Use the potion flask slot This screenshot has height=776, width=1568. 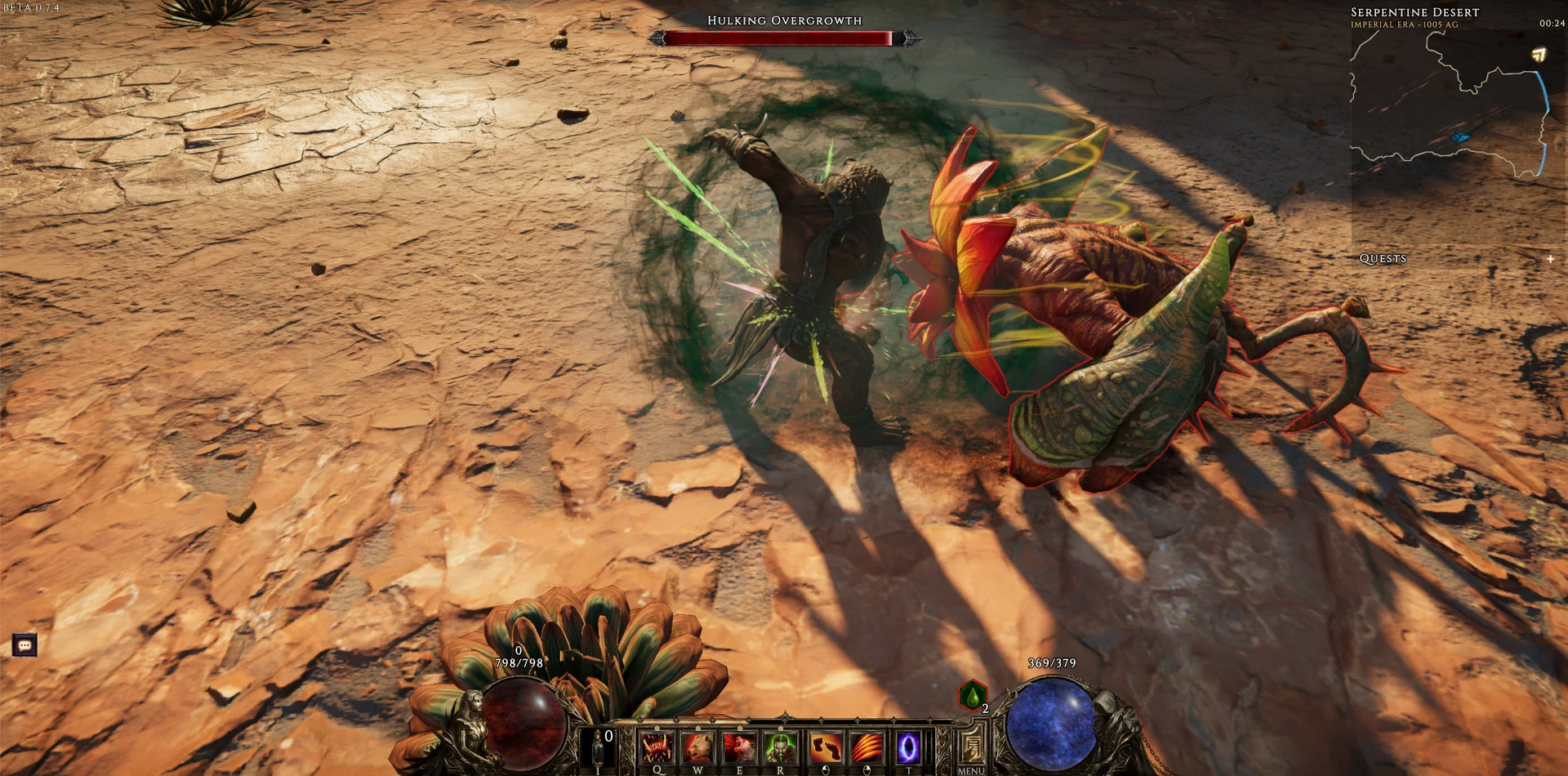pyautogui.click(x=598, y=748)
